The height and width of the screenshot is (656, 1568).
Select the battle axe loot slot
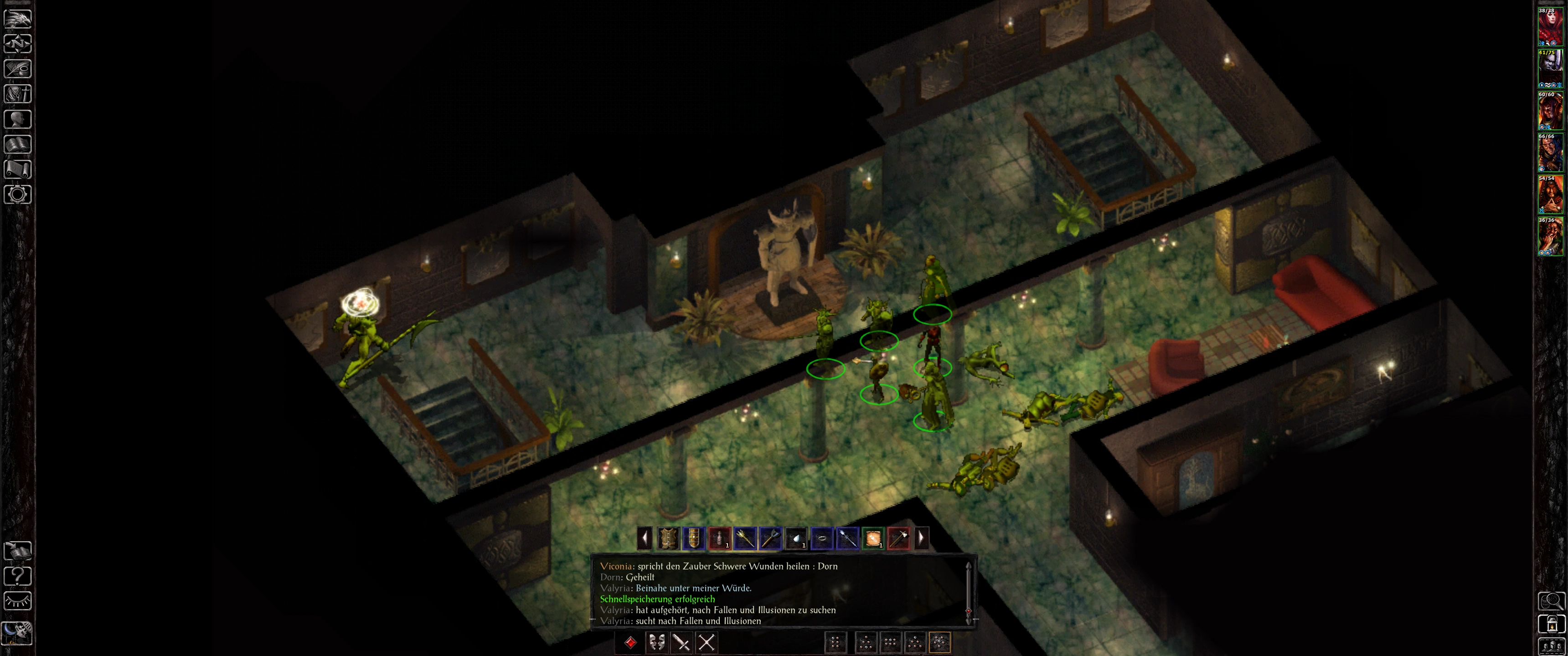(770, 538)
